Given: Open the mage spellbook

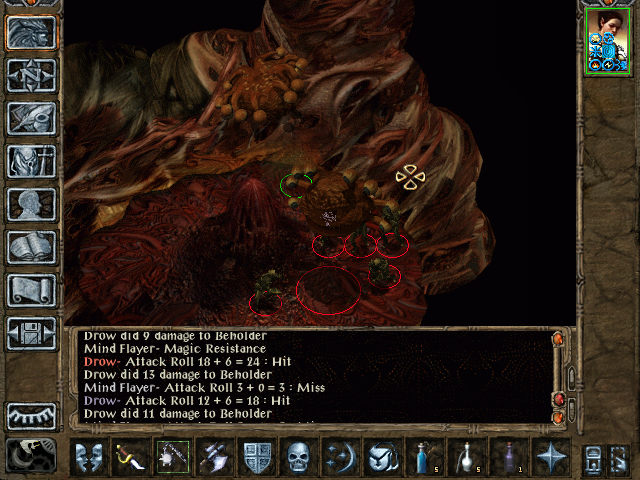Looking at the screenshot, I should point(31,247).
